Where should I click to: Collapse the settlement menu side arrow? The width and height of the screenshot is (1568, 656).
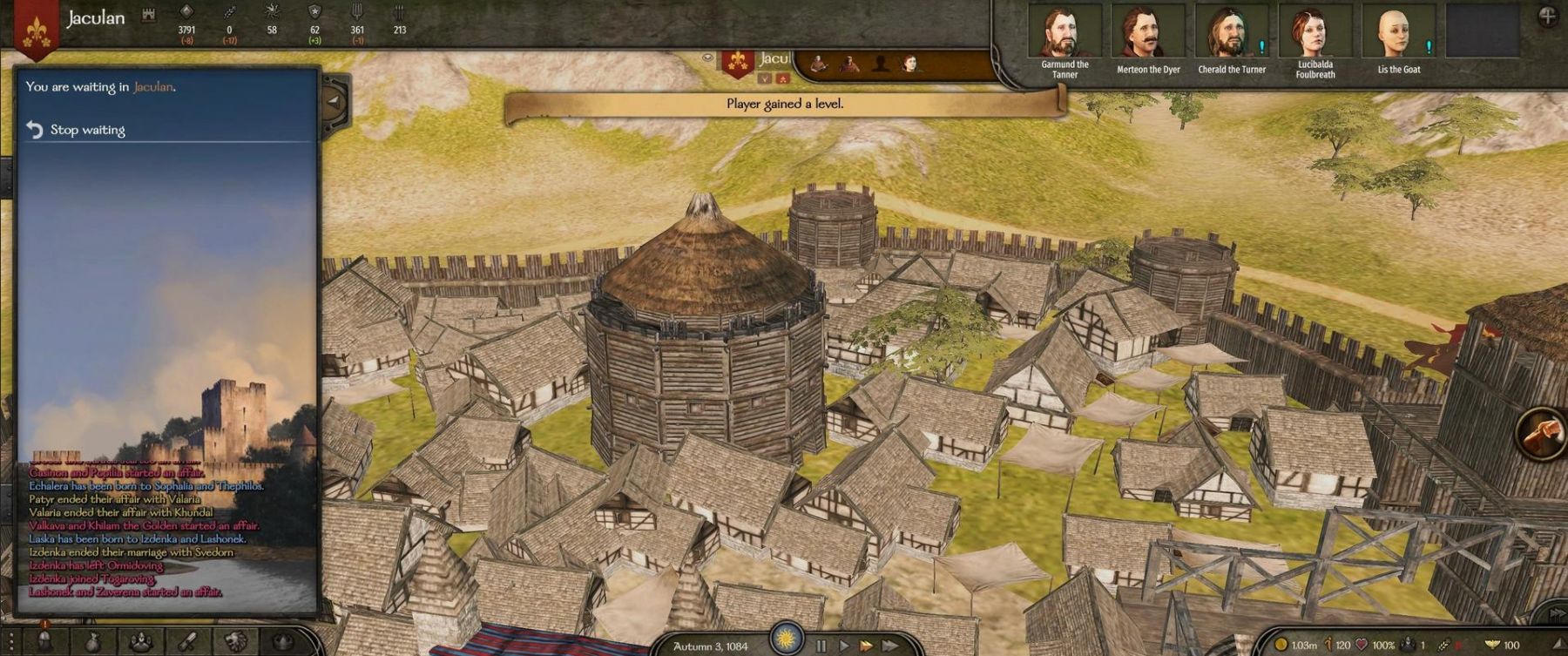click(334, 101)
